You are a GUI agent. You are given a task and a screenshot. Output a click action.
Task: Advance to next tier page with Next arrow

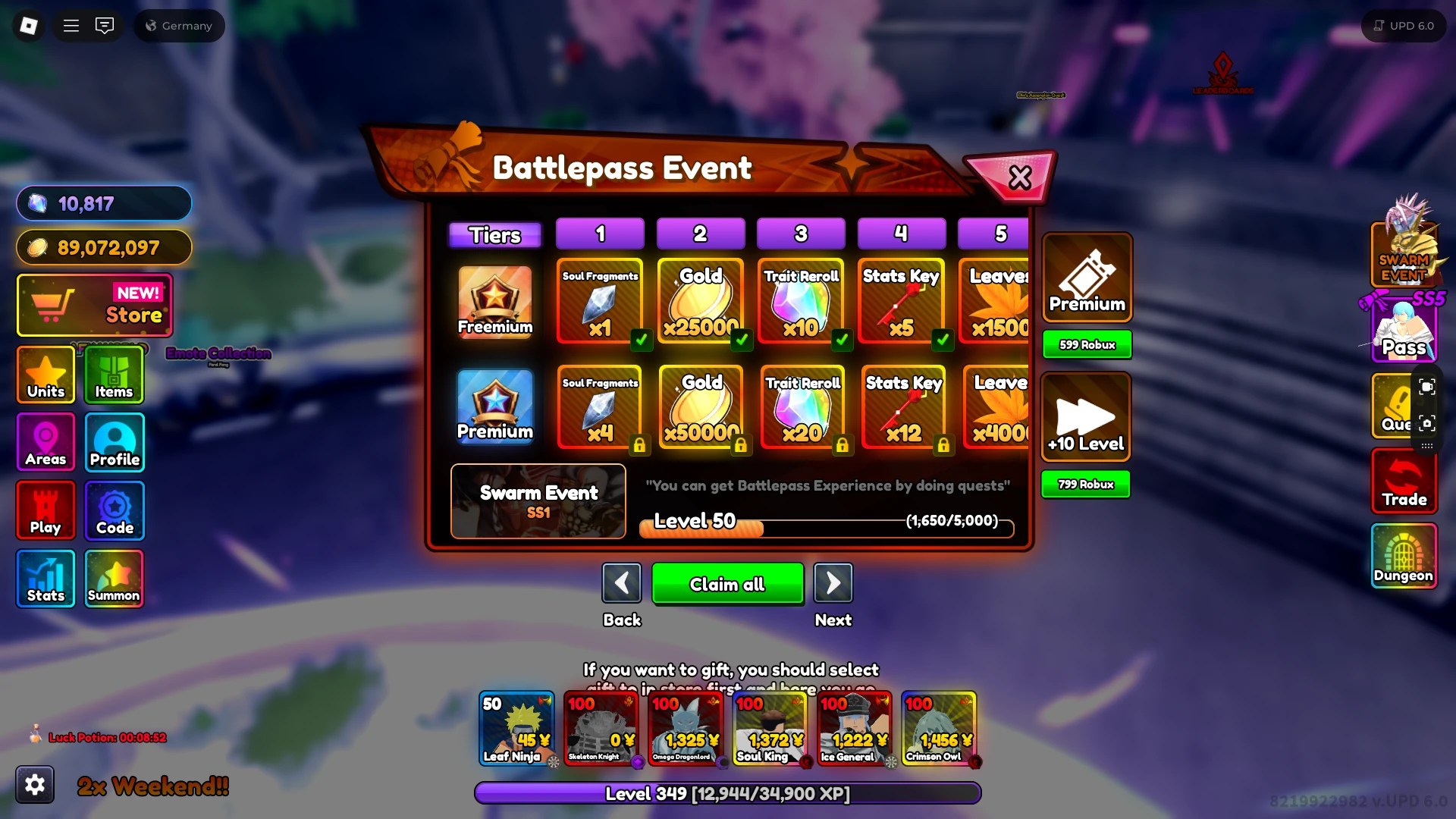point(833,582)
